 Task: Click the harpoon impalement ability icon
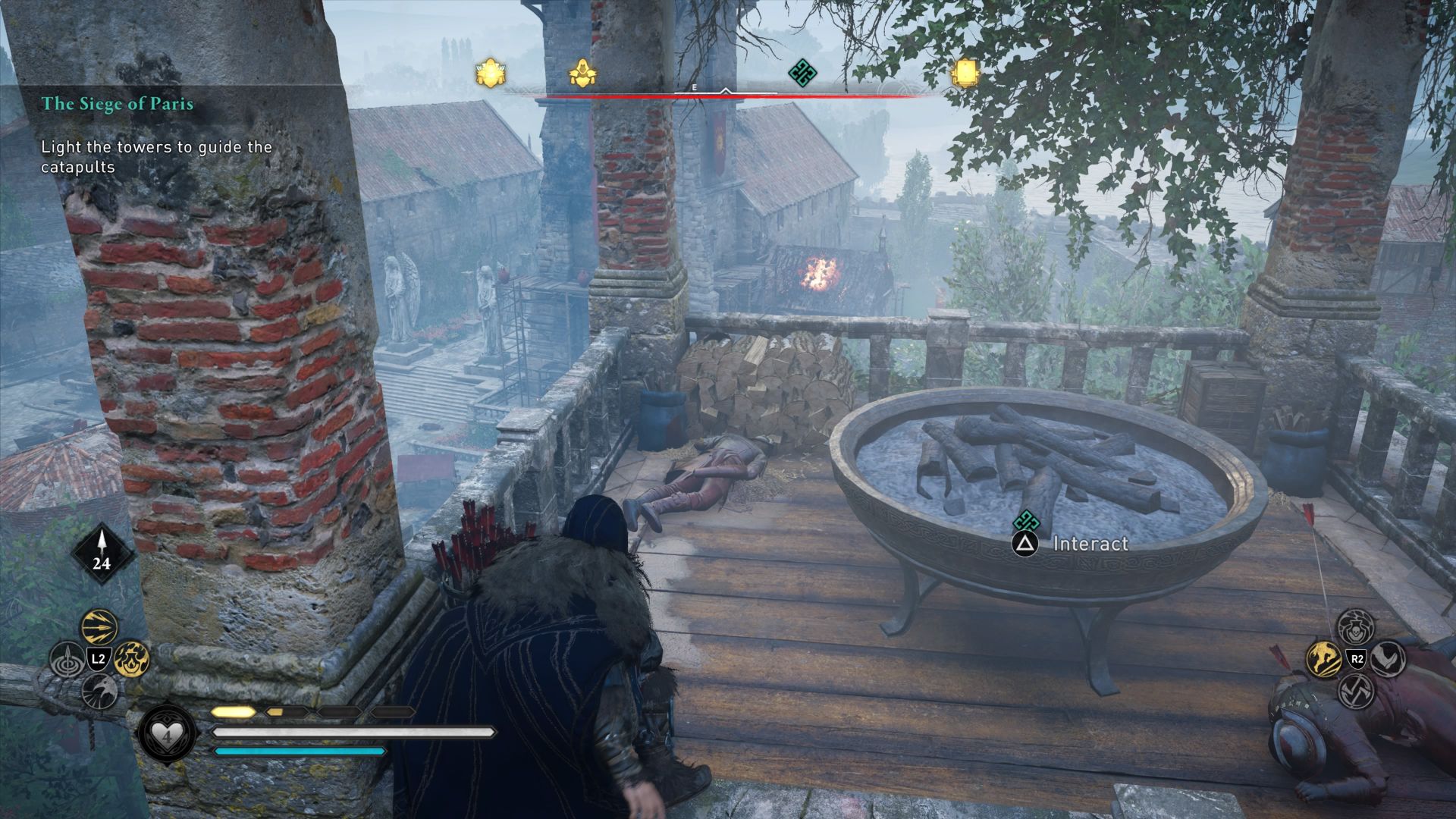tap(67, 658)
